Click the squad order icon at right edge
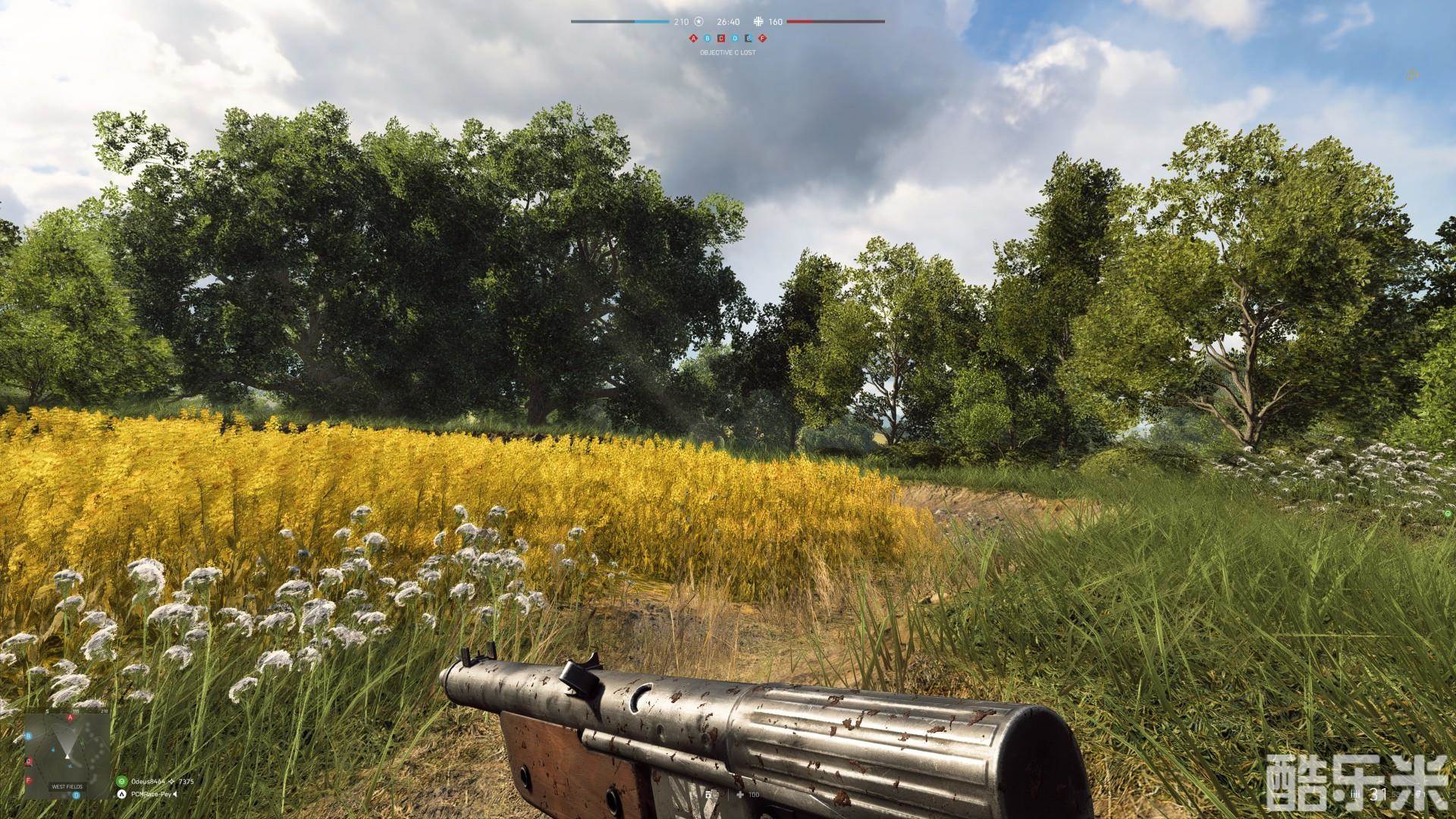The width and height of the screenshot is (1456, 819). (1448, 513)
